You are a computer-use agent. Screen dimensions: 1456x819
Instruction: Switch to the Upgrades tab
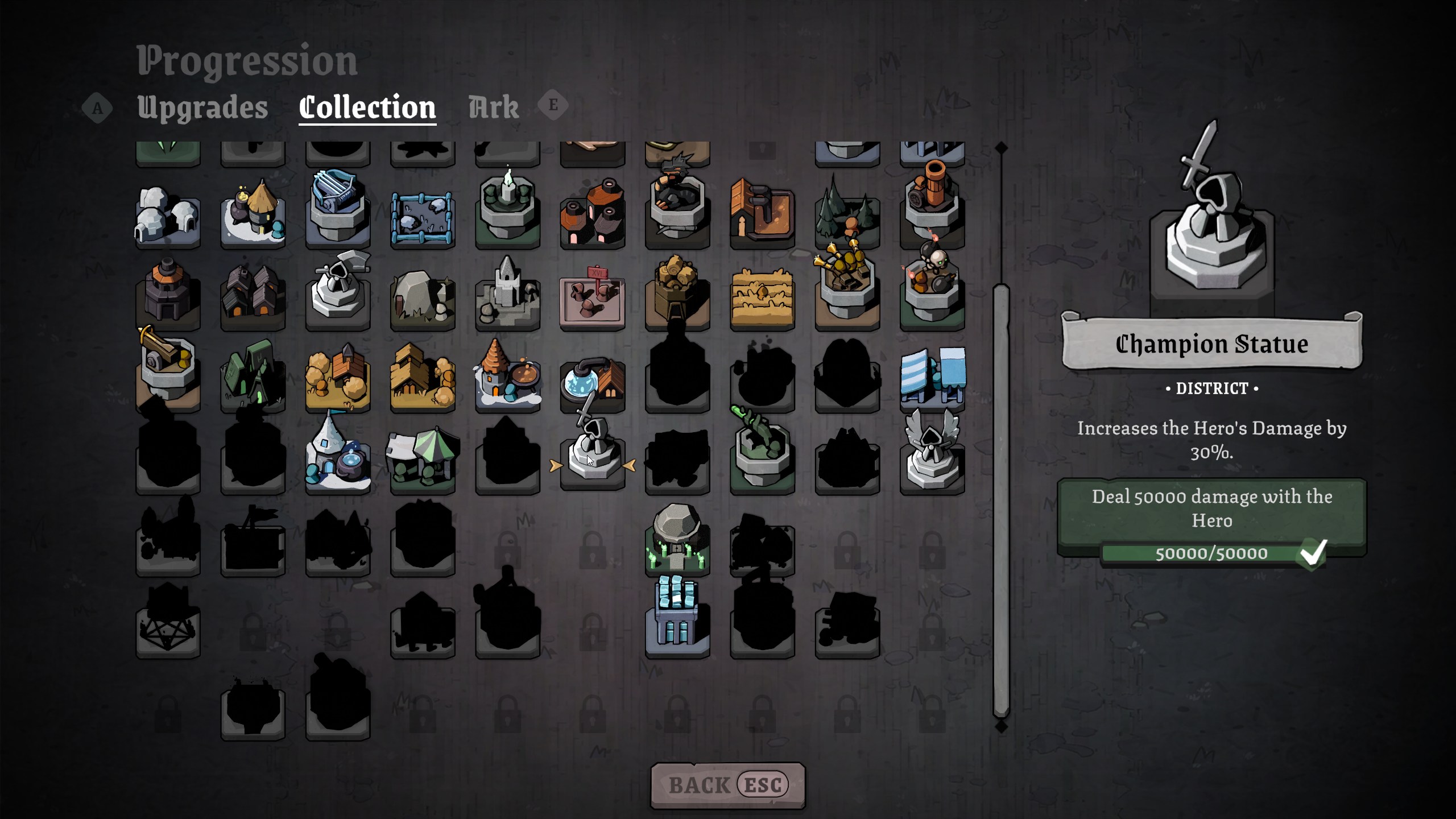[202, 107]
